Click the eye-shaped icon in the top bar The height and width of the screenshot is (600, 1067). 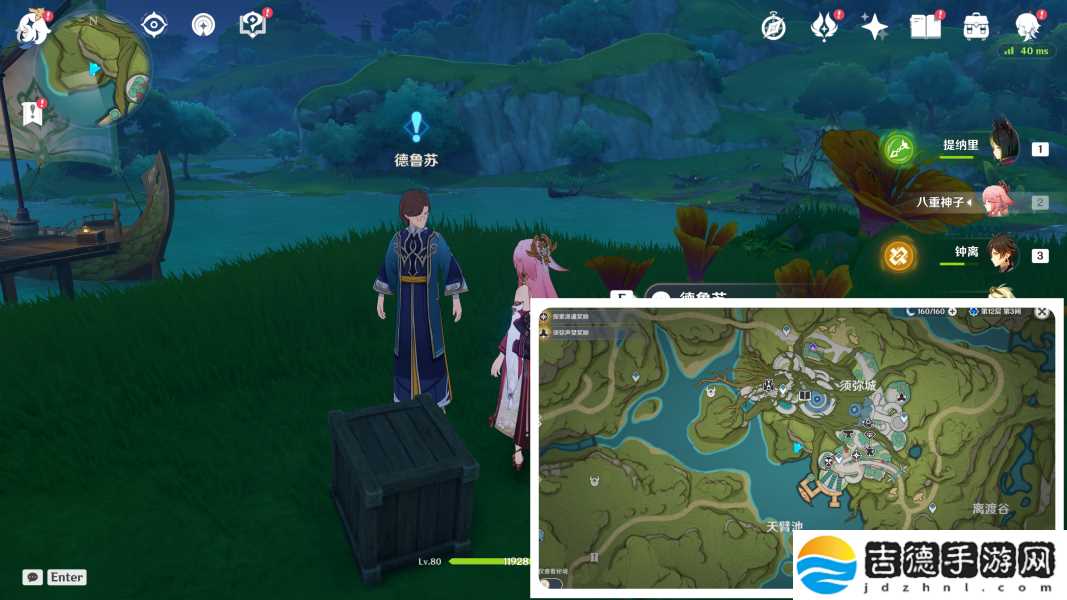click(154, 25)
